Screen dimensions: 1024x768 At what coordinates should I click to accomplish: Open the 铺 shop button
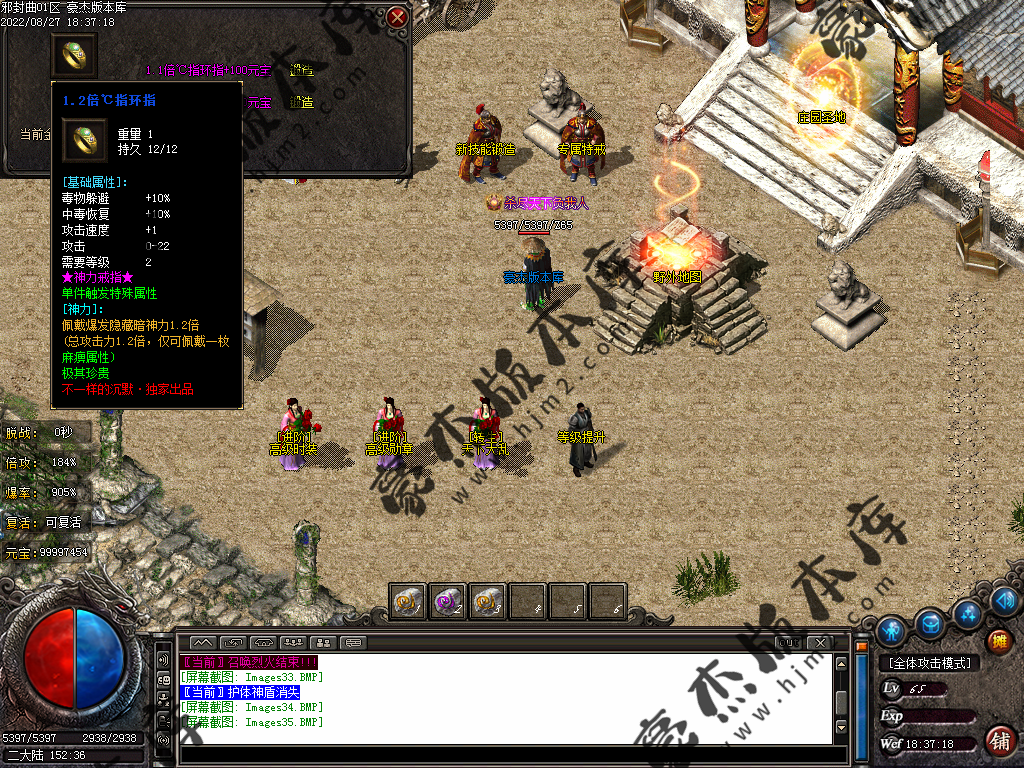coord(998,740)
